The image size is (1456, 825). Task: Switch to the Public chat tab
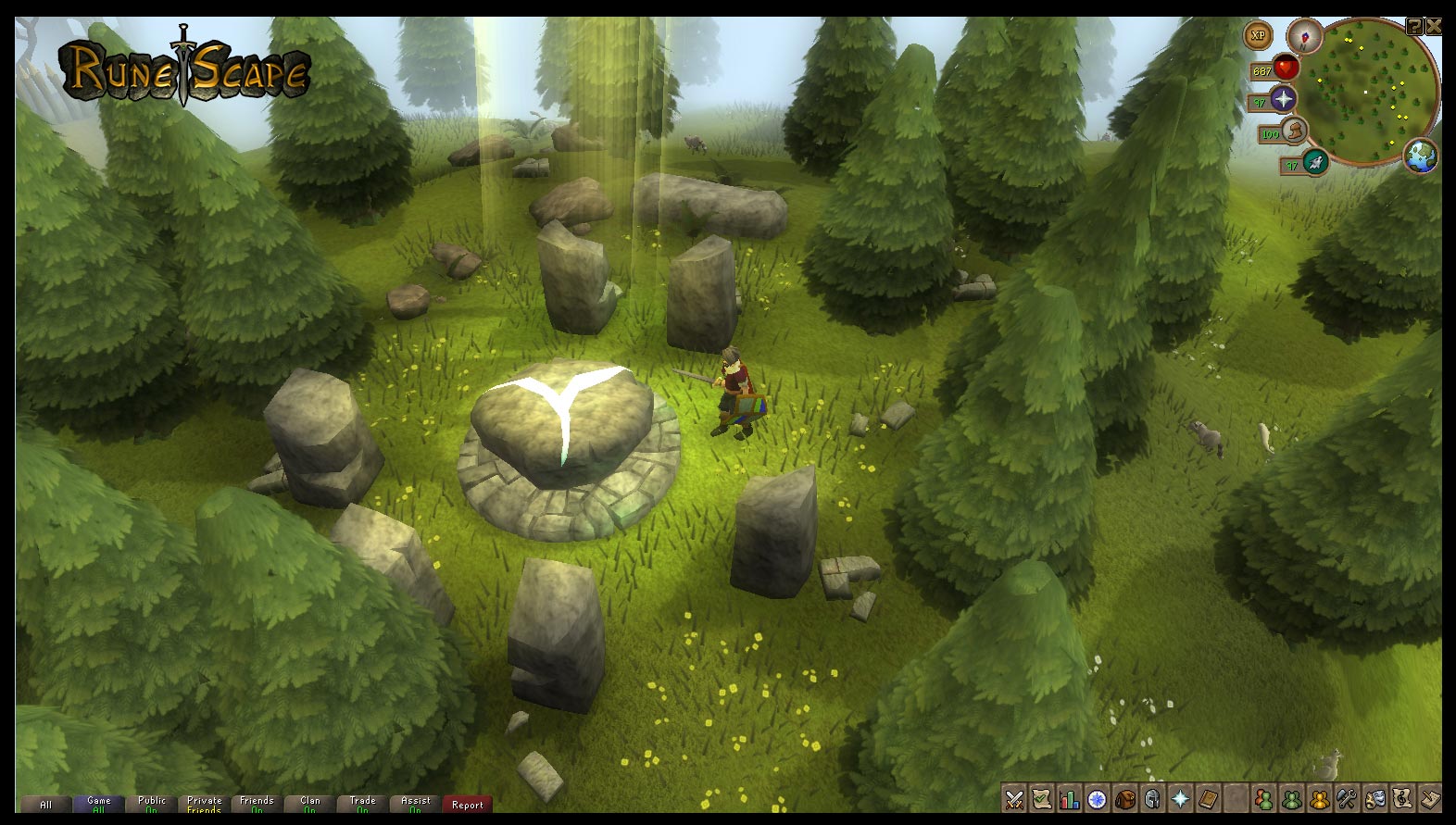[151, 804]
